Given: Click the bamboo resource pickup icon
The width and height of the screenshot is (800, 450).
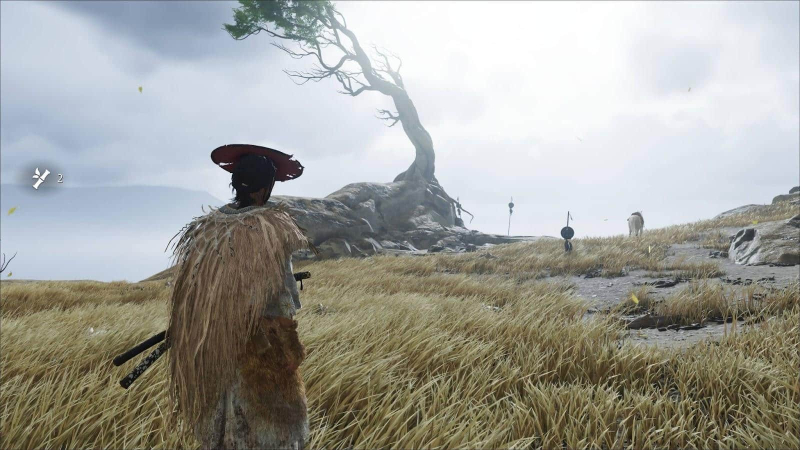Looking at the screenshot, I should point(40,178).
